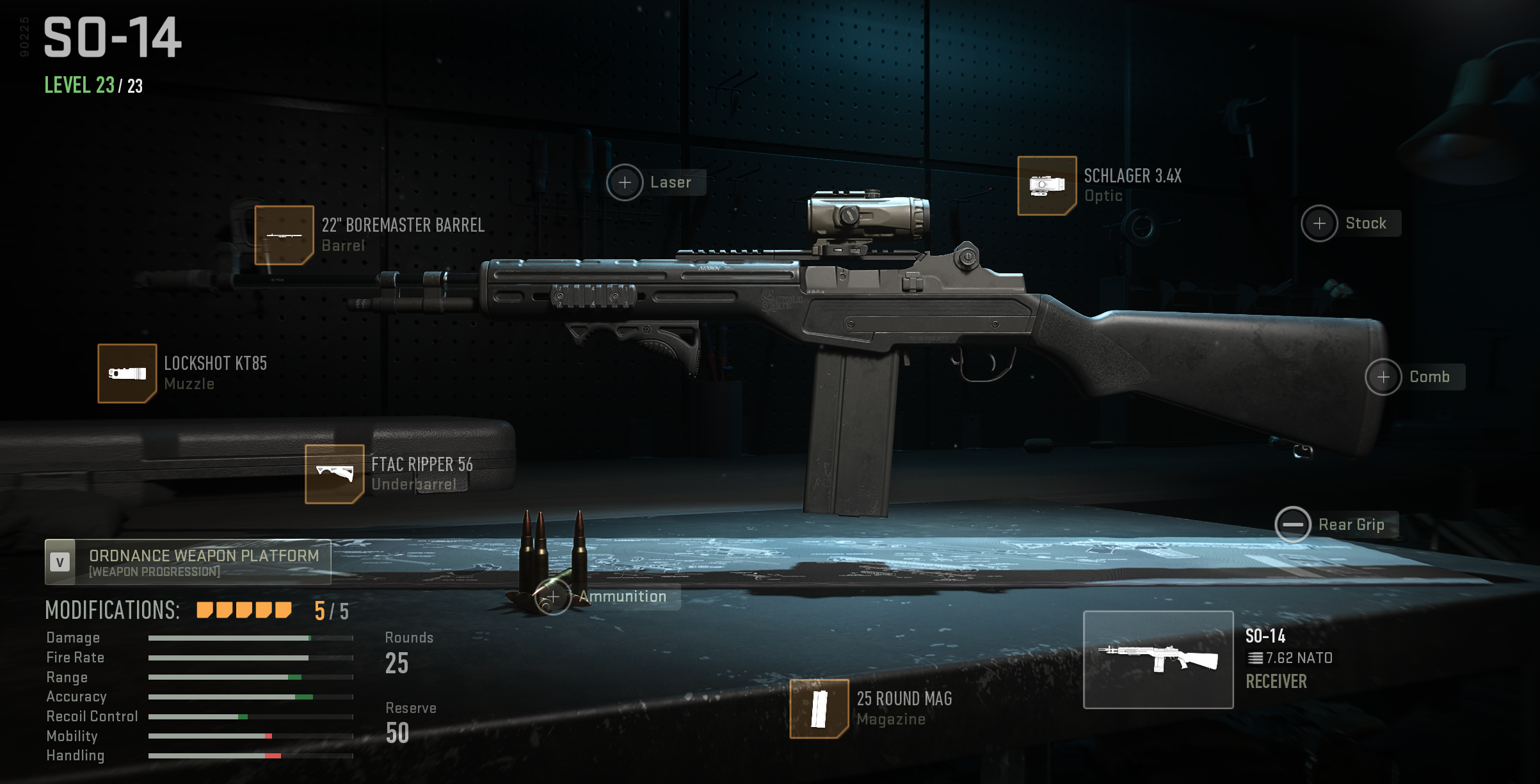The image size is (1540, 784).
Task: Add an Ammunition attachment
Action: pos(552,597)
